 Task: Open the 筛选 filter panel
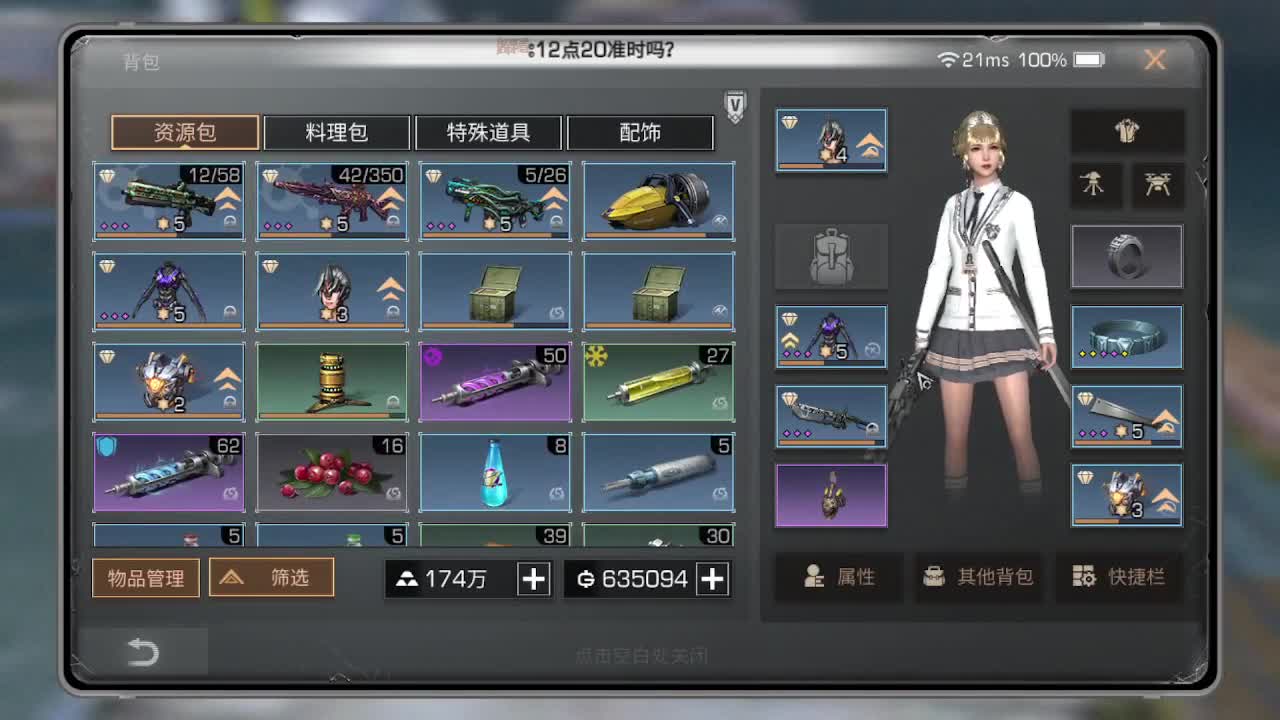[x=271, y=577]
